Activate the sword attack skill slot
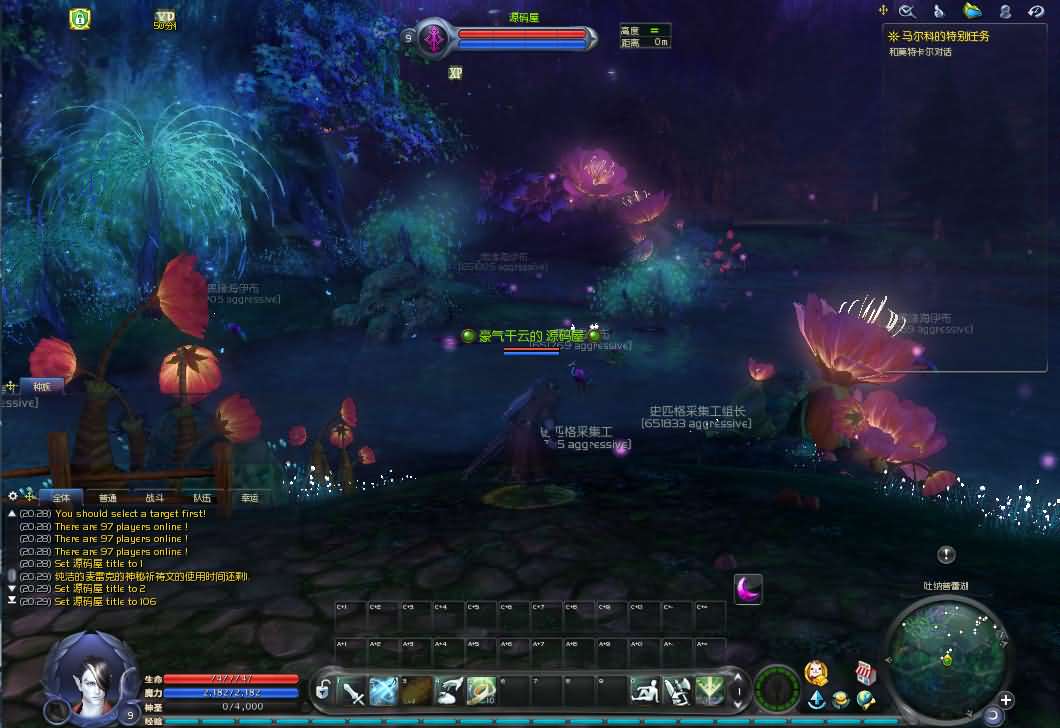The height and width of the screenshot is (728, 1060). pos(353,689)
